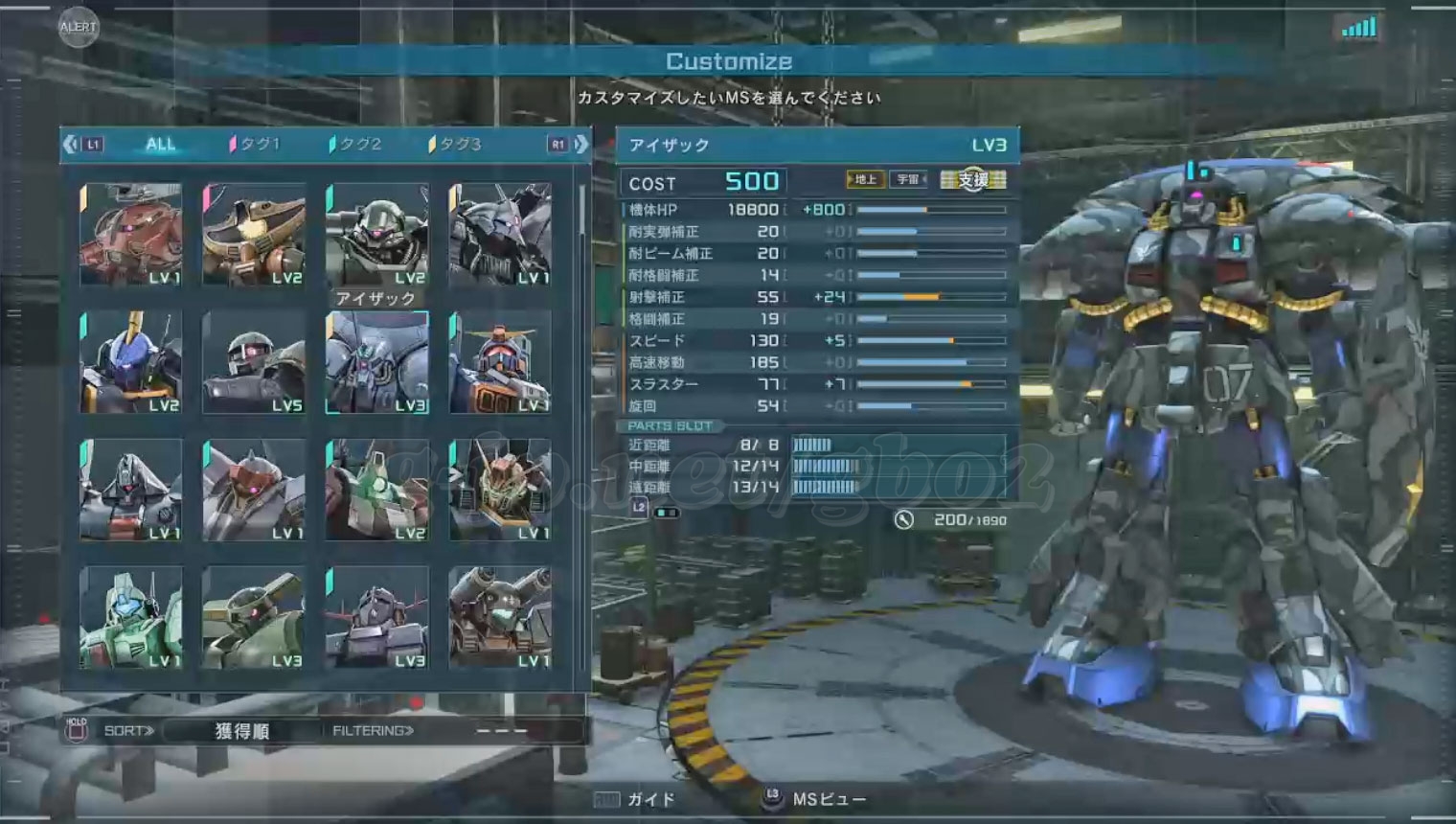This screenshot has width=1456, height=824.
Task: Click the right arrow beside the tag tabs
Action: pos(580,145)
